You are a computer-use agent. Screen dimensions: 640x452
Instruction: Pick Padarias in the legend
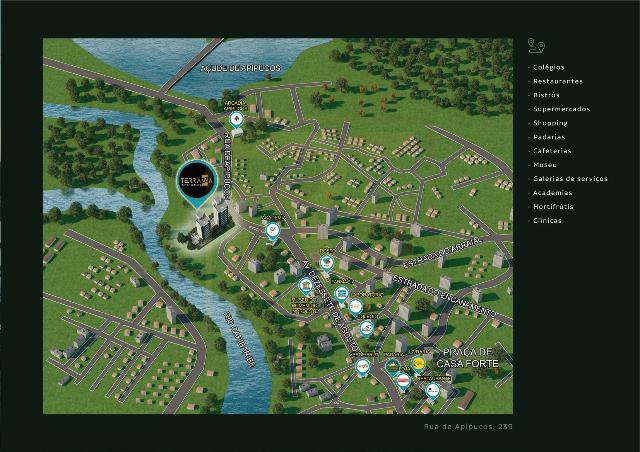point(549,137)
